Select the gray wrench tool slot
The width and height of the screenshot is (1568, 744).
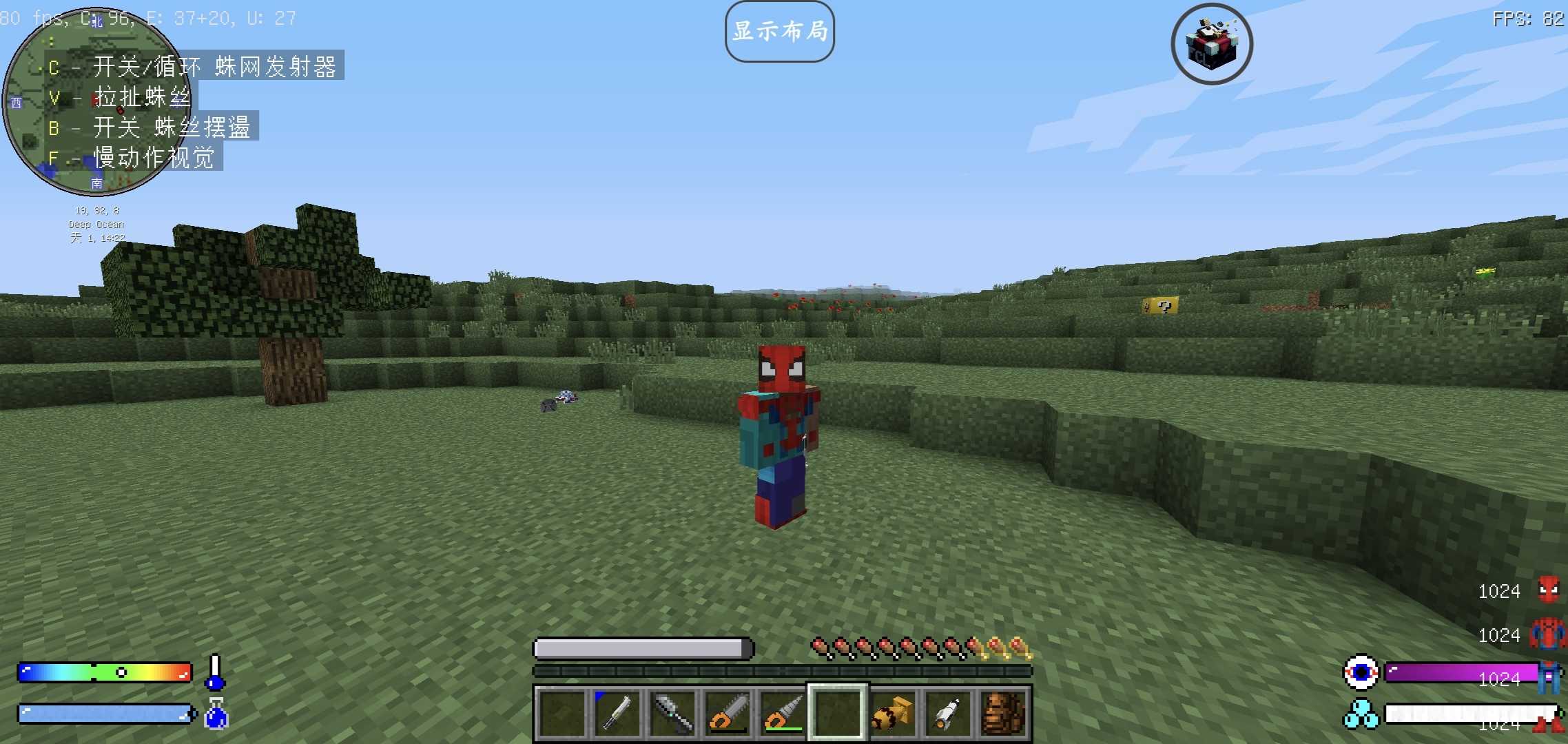[672, 712]
